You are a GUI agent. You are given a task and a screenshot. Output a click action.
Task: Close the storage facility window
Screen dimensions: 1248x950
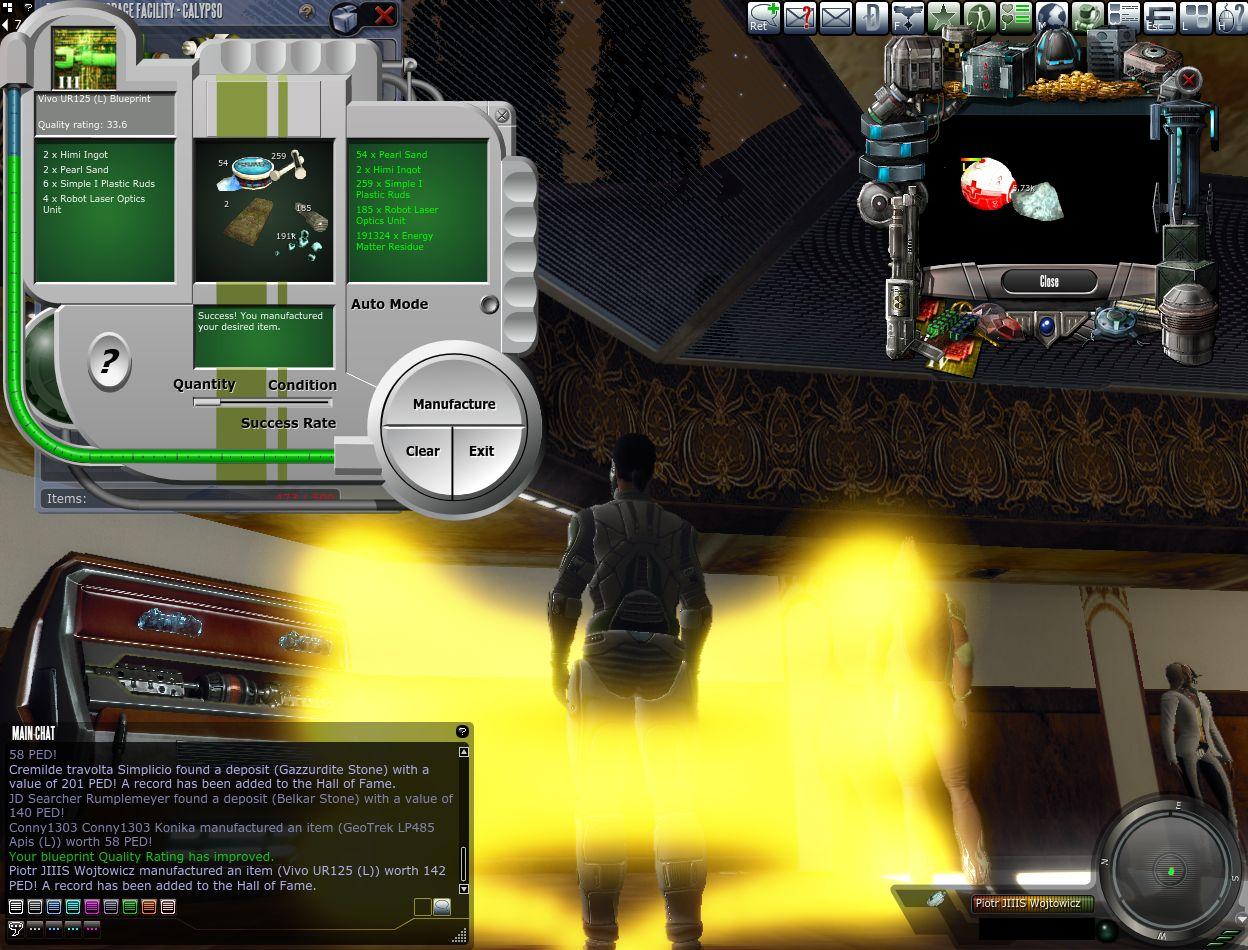pyautogui.click(x=384, y=15)
